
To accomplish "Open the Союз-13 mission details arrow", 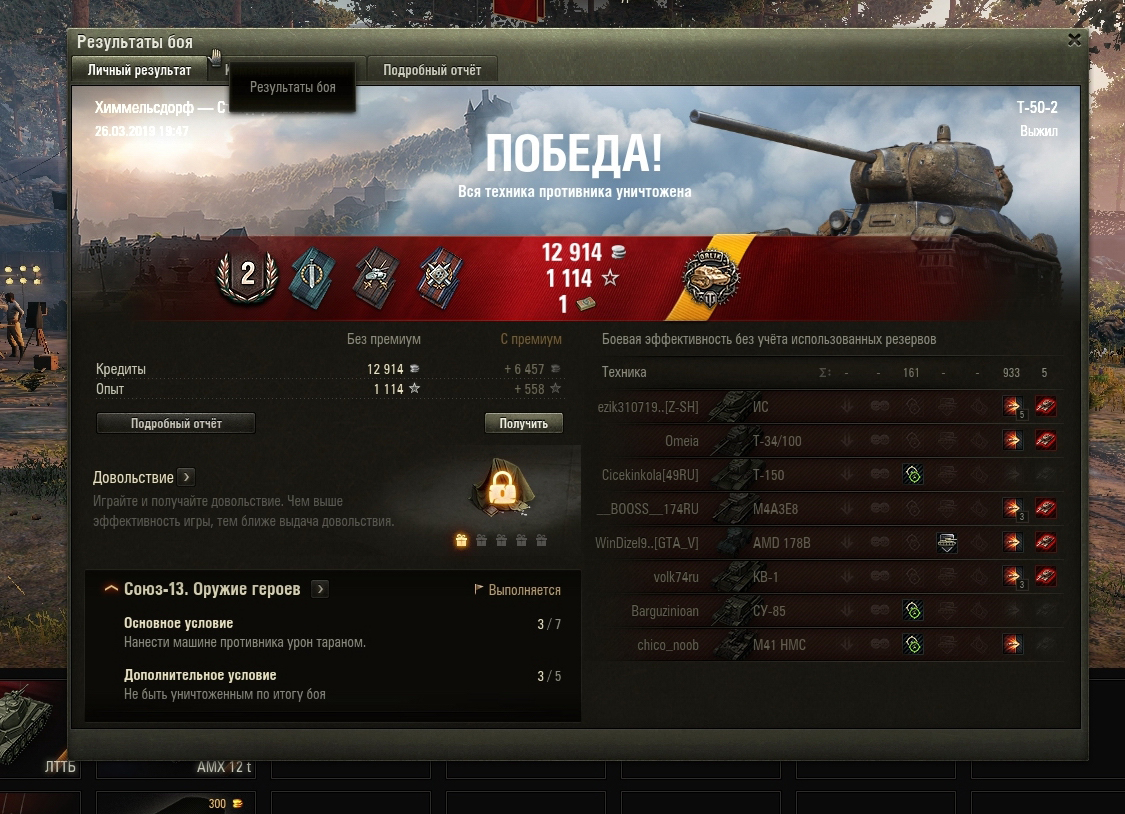I will click(x=320, y=589).
